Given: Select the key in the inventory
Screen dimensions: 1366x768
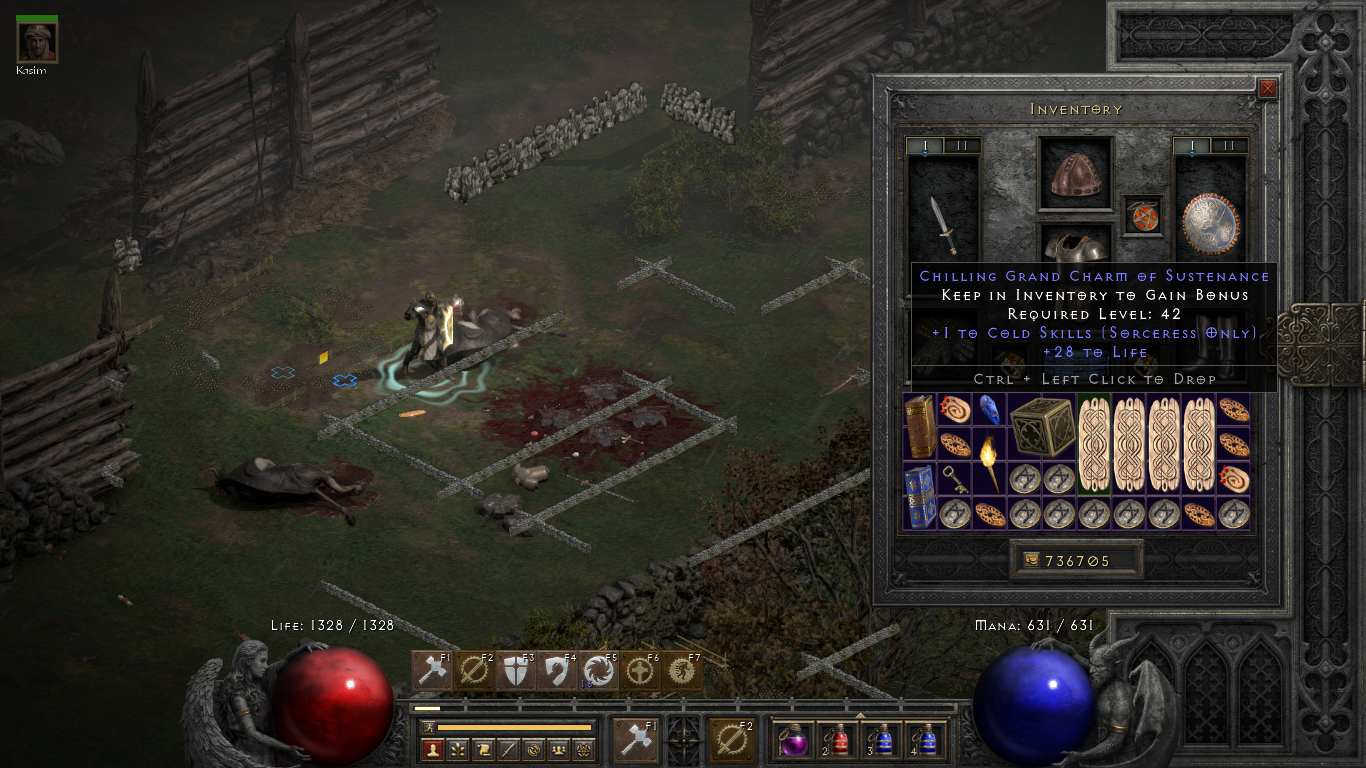Looking at the screenshot, I should click(955, 478).
